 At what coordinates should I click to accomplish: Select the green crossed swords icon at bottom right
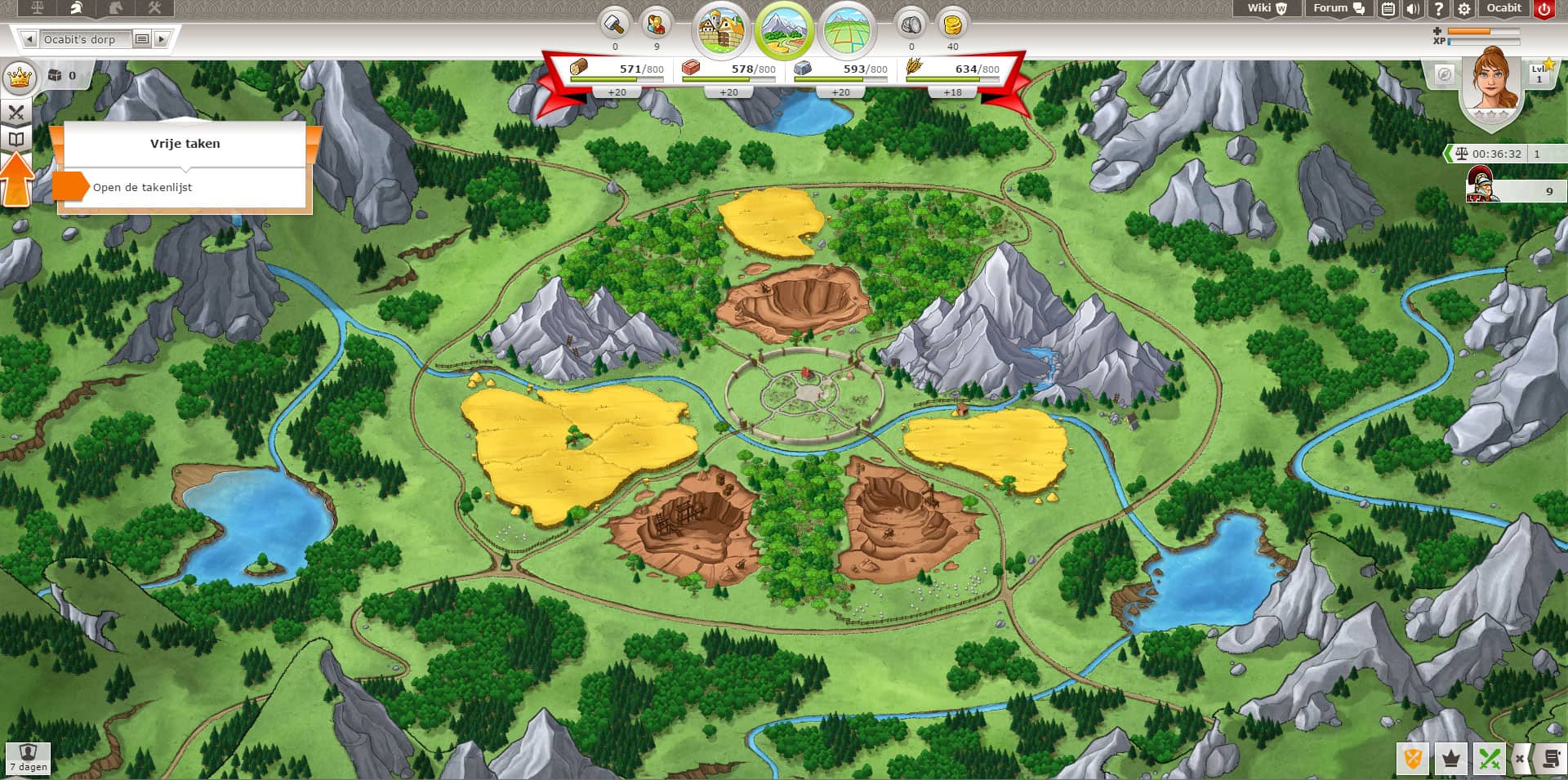click(x=1490, y=759)
